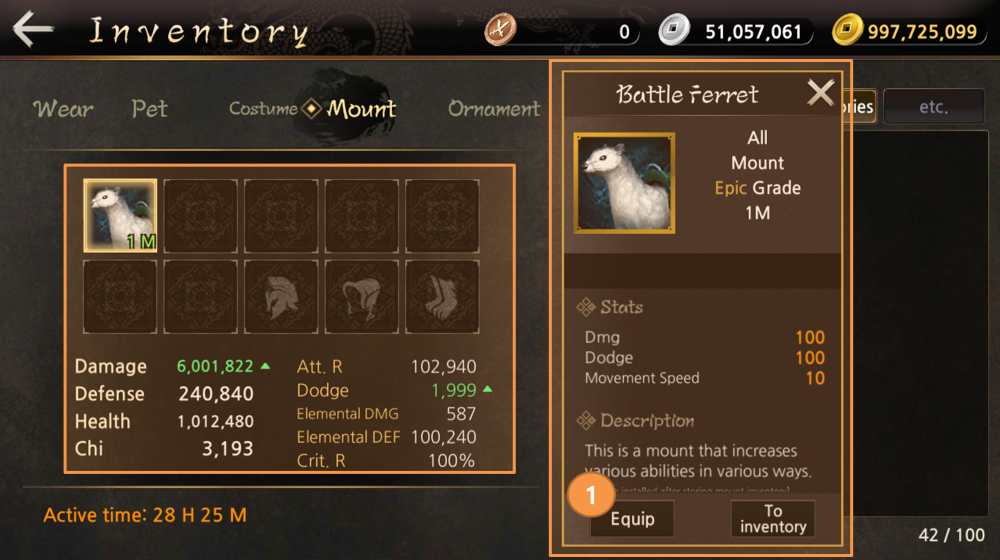
Task: Switch to the Wear tab
Action: pos(63,108)
